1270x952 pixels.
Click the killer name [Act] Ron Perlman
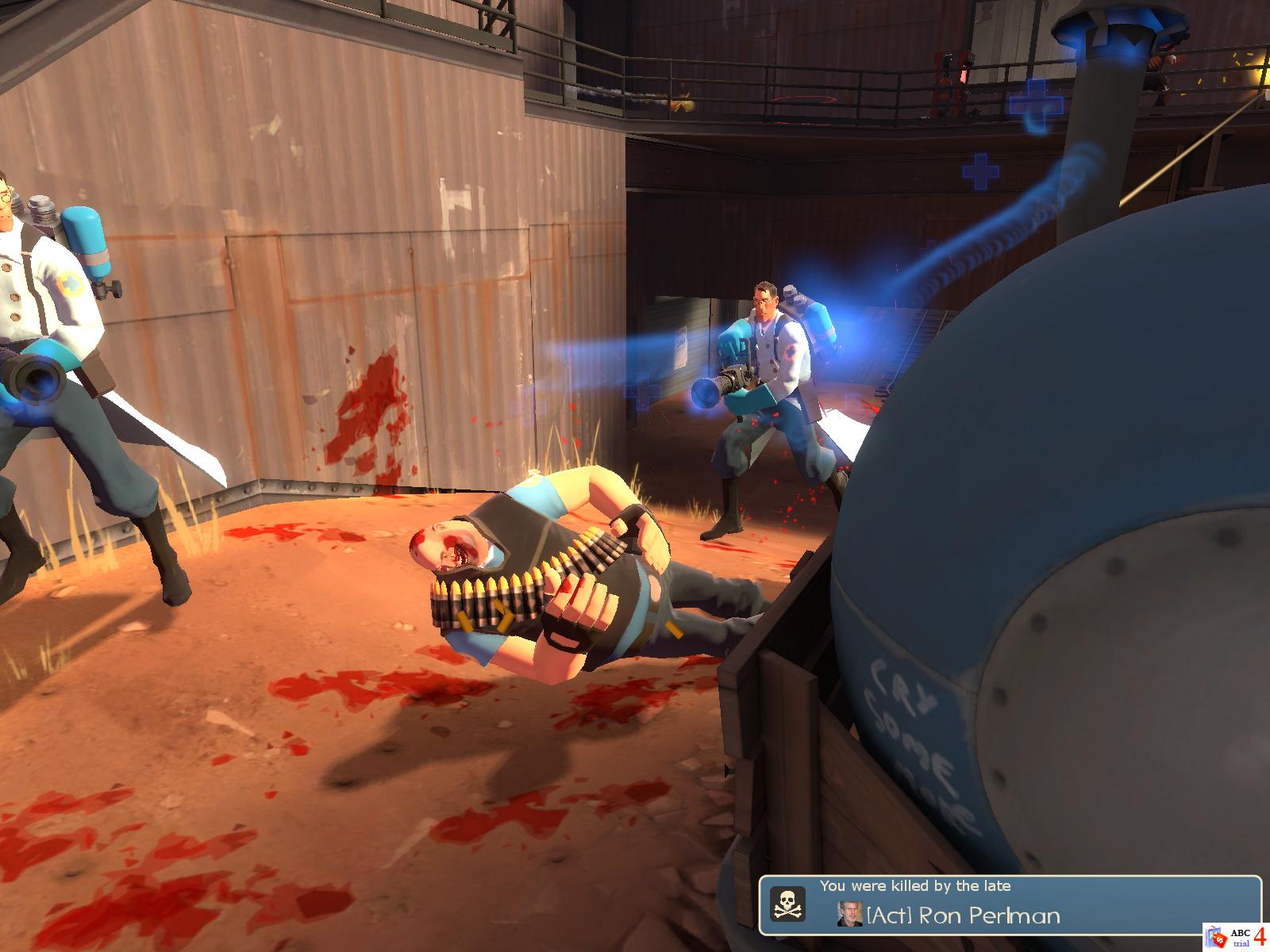pyautogui.click(x=963, y=916)
